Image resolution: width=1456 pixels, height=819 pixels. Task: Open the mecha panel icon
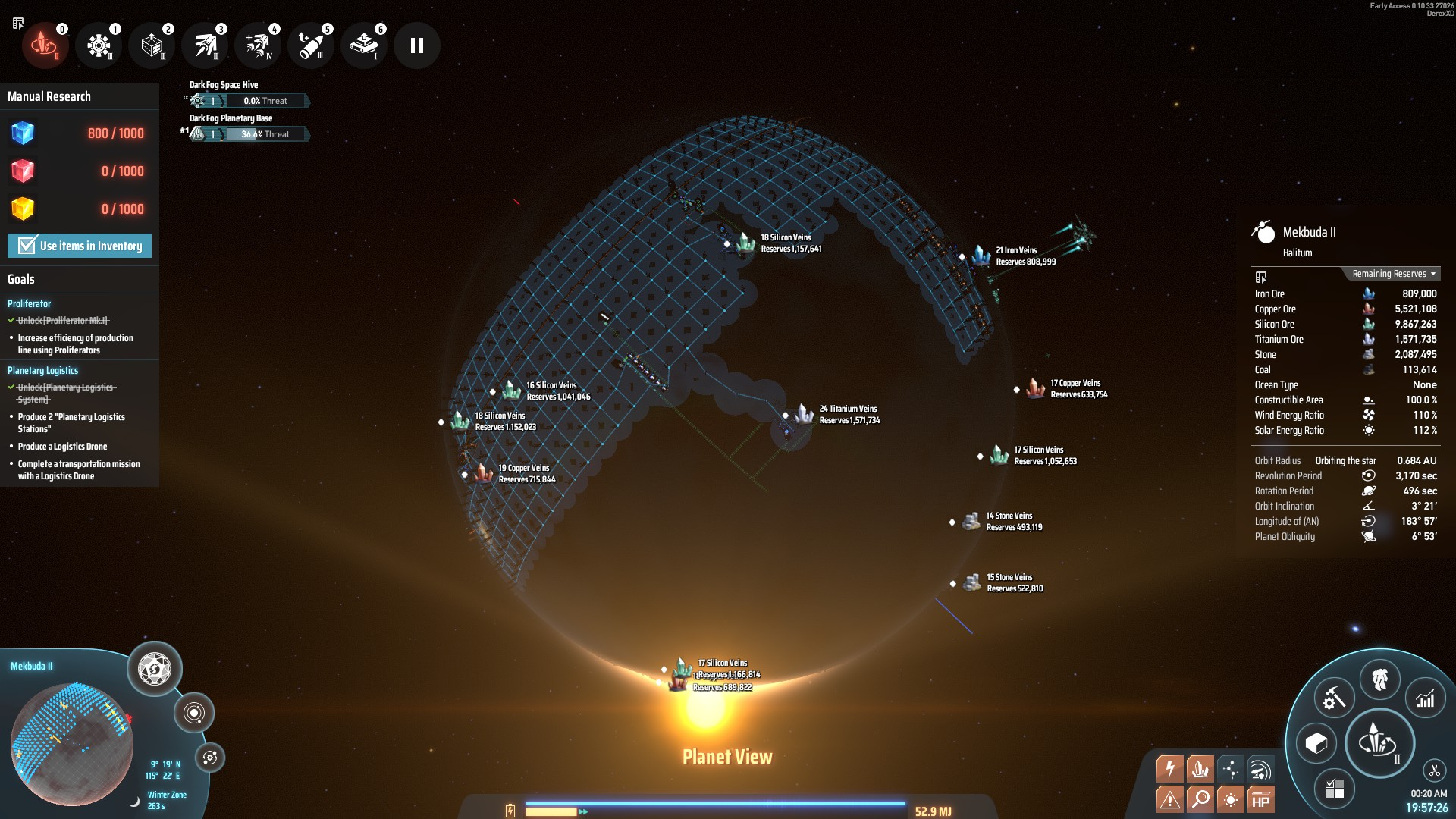(x=1379, y=679)
